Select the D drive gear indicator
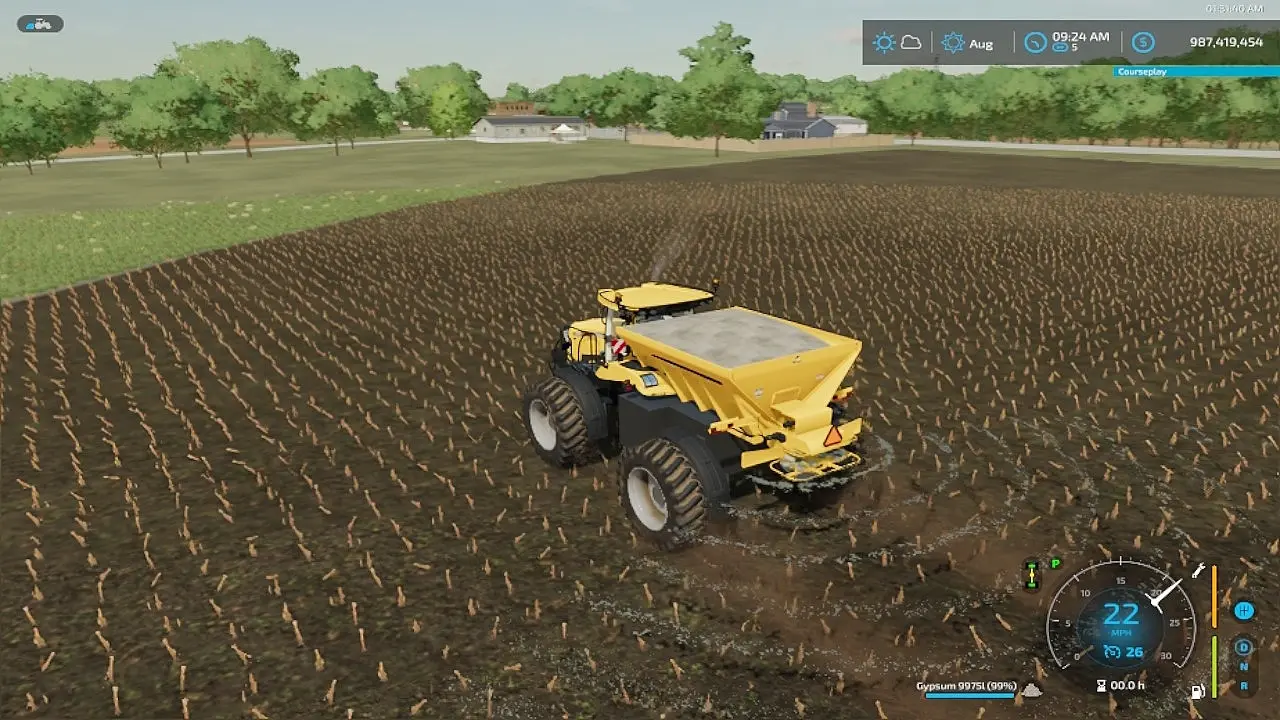1280x720 pixels. (x=1243, y=647)
